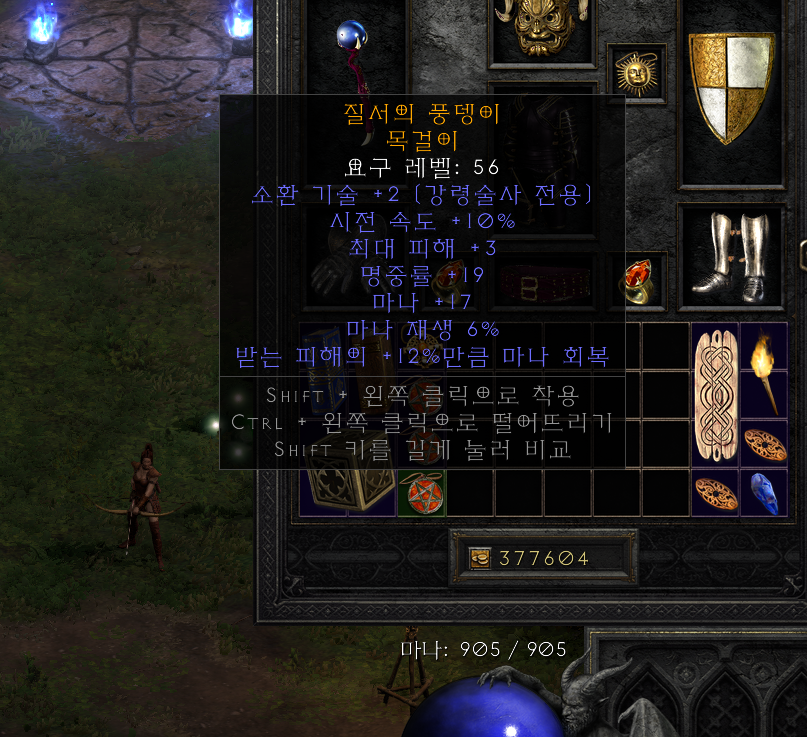807x737 pixels.
Task: Pick up the blue crystal in inventory
Action: [764, 491]
